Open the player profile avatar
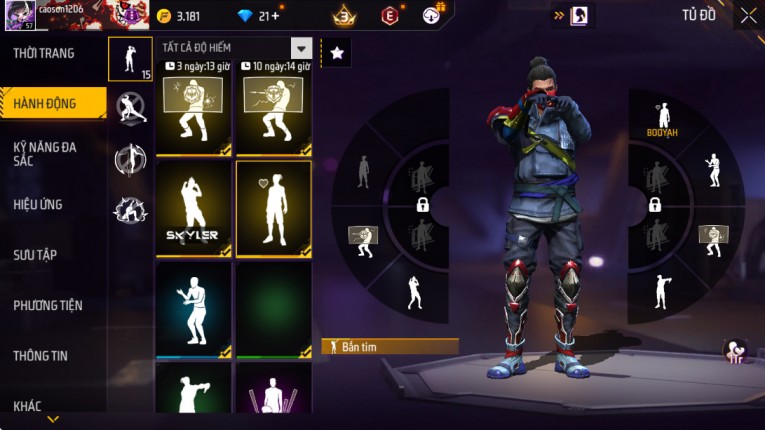 coord(17,17)
